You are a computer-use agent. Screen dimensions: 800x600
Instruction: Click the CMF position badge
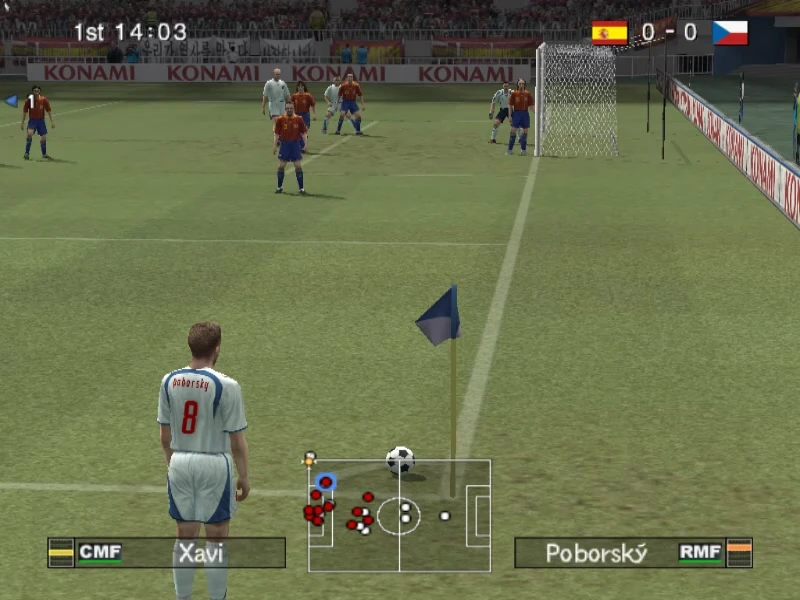[x=100, y=552]
